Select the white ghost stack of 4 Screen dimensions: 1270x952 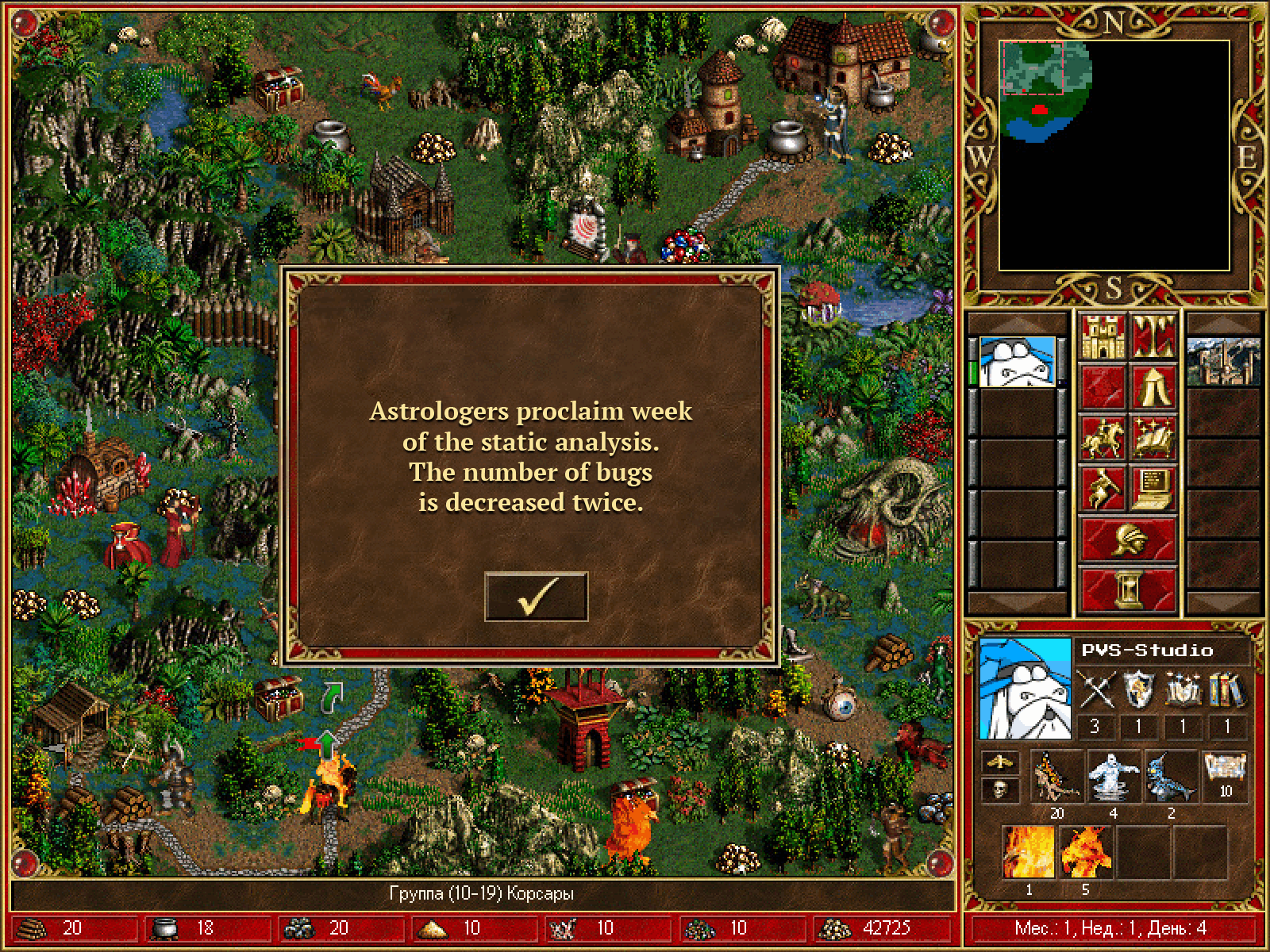click(1113, 777)
